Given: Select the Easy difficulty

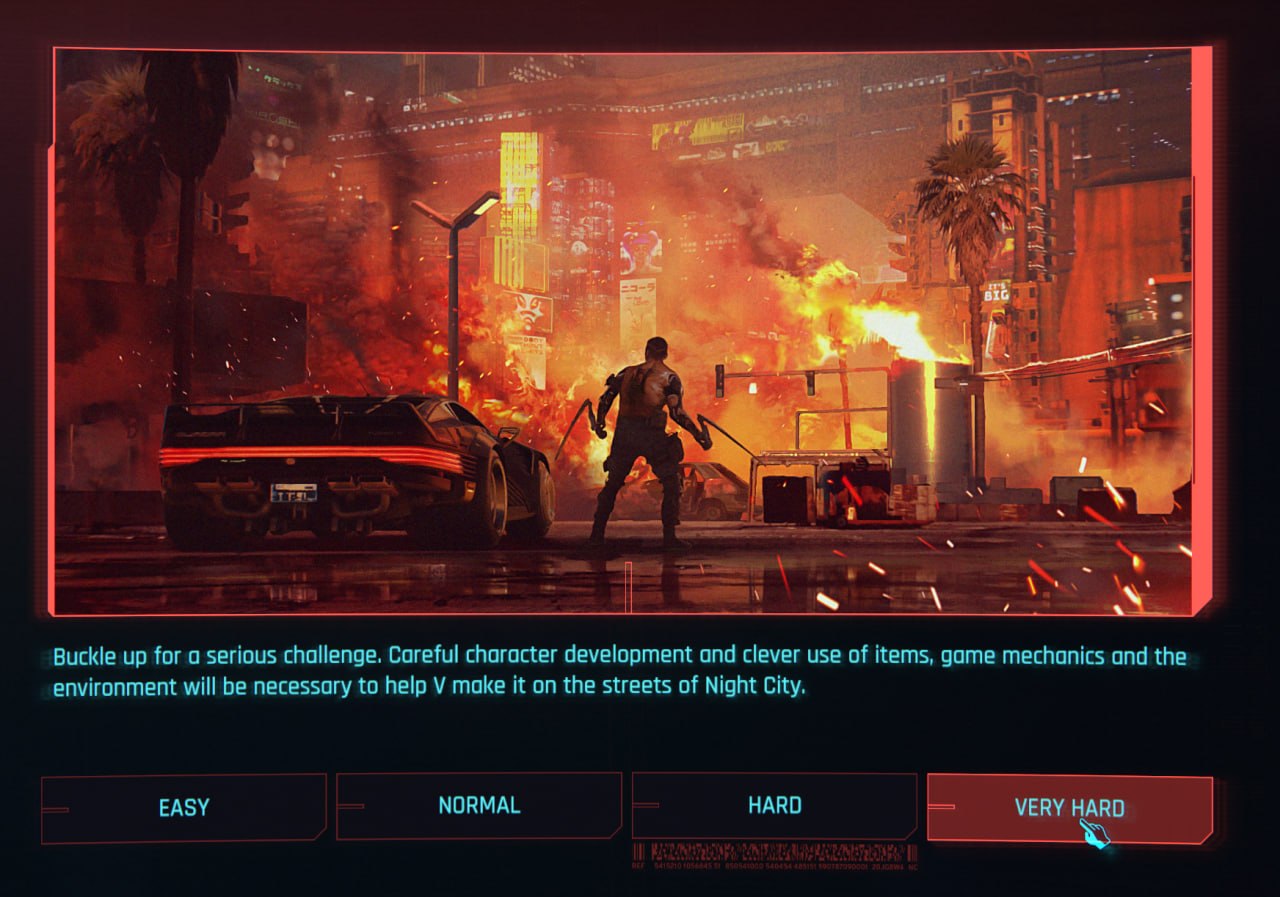Looking at the screenshot, I should click(184, 808).
